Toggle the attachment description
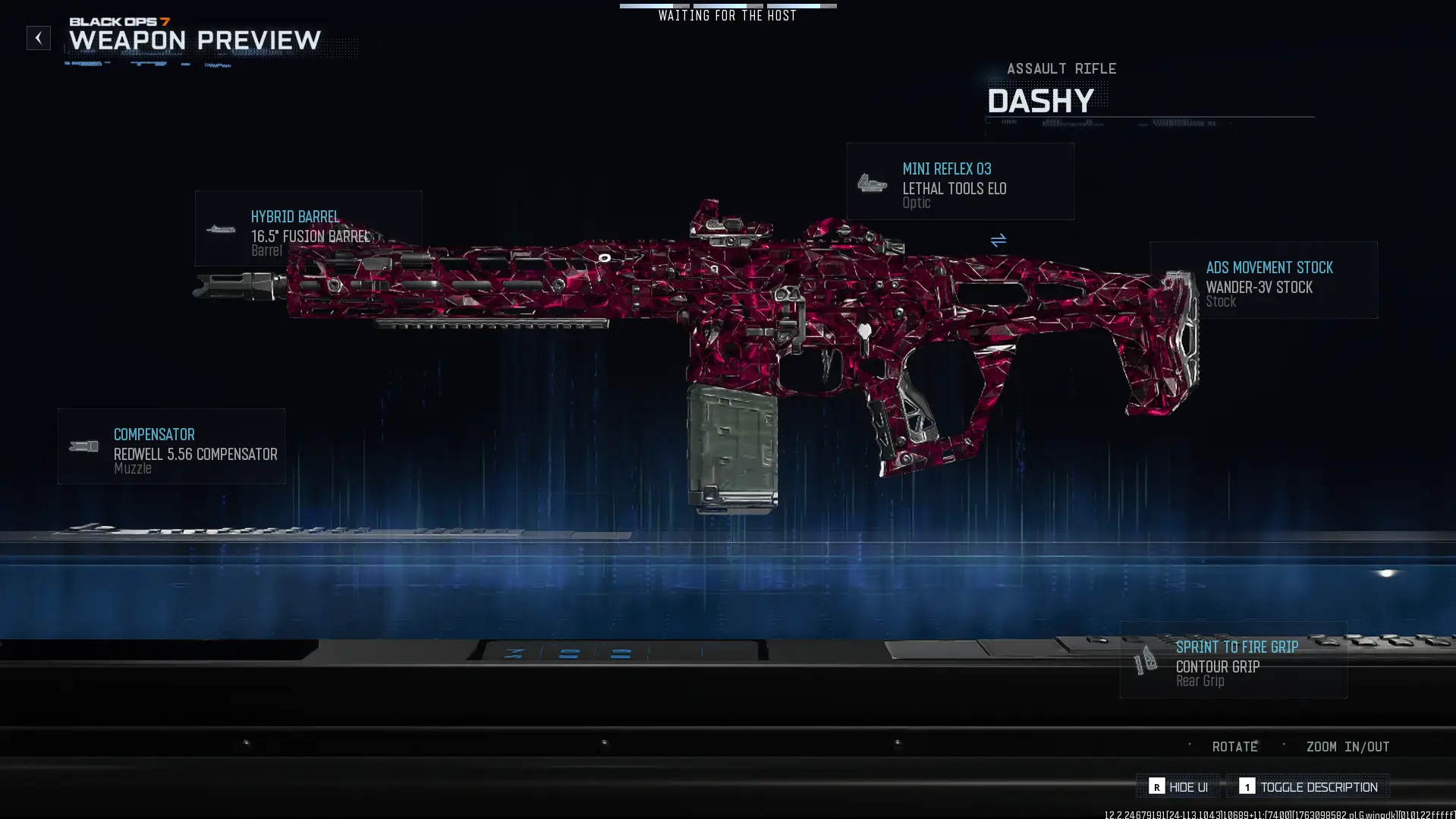1456x819 pixels. (1308, 786)
